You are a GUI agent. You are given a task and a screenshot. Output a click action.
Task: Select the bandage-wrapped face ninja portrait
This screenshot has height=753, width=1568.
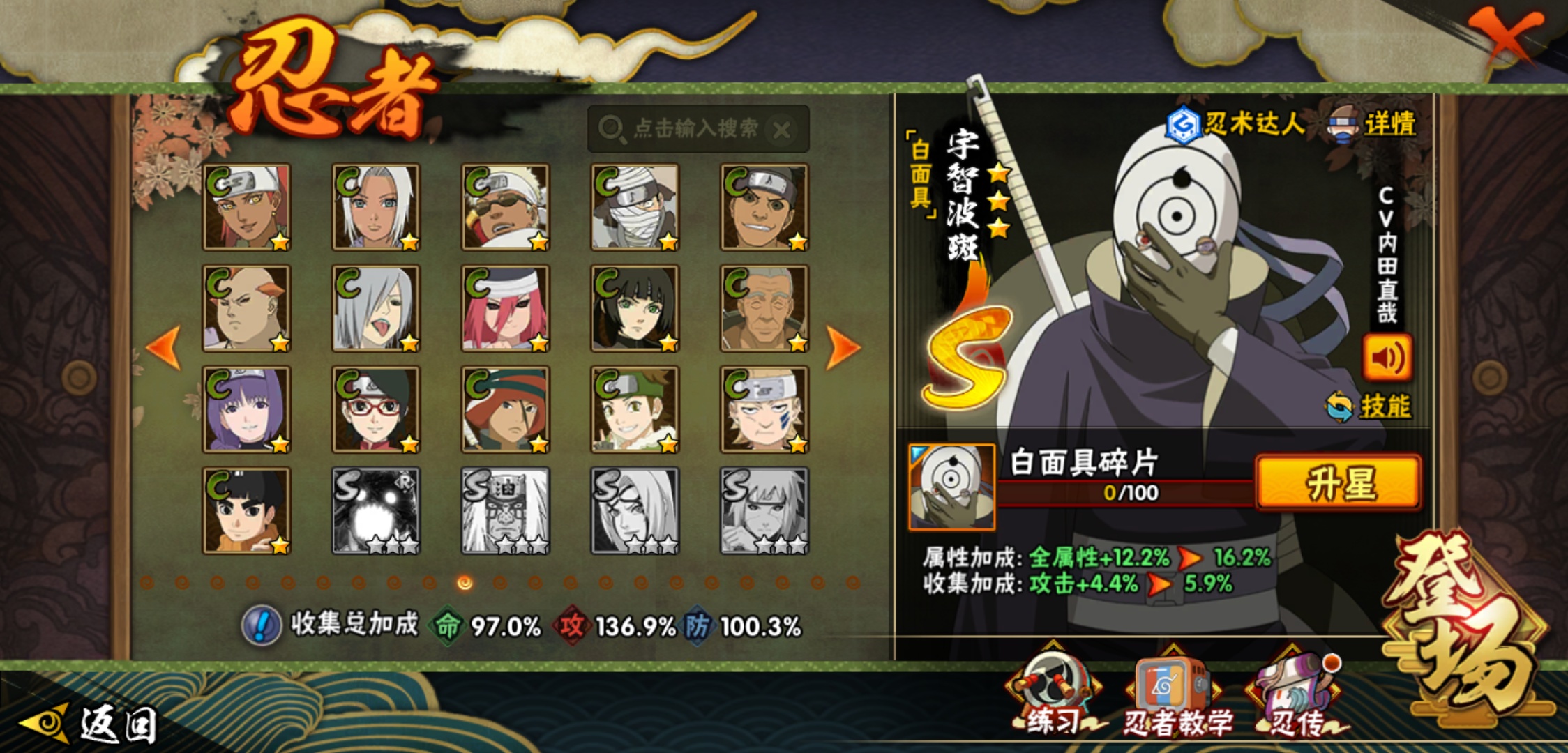635,207
